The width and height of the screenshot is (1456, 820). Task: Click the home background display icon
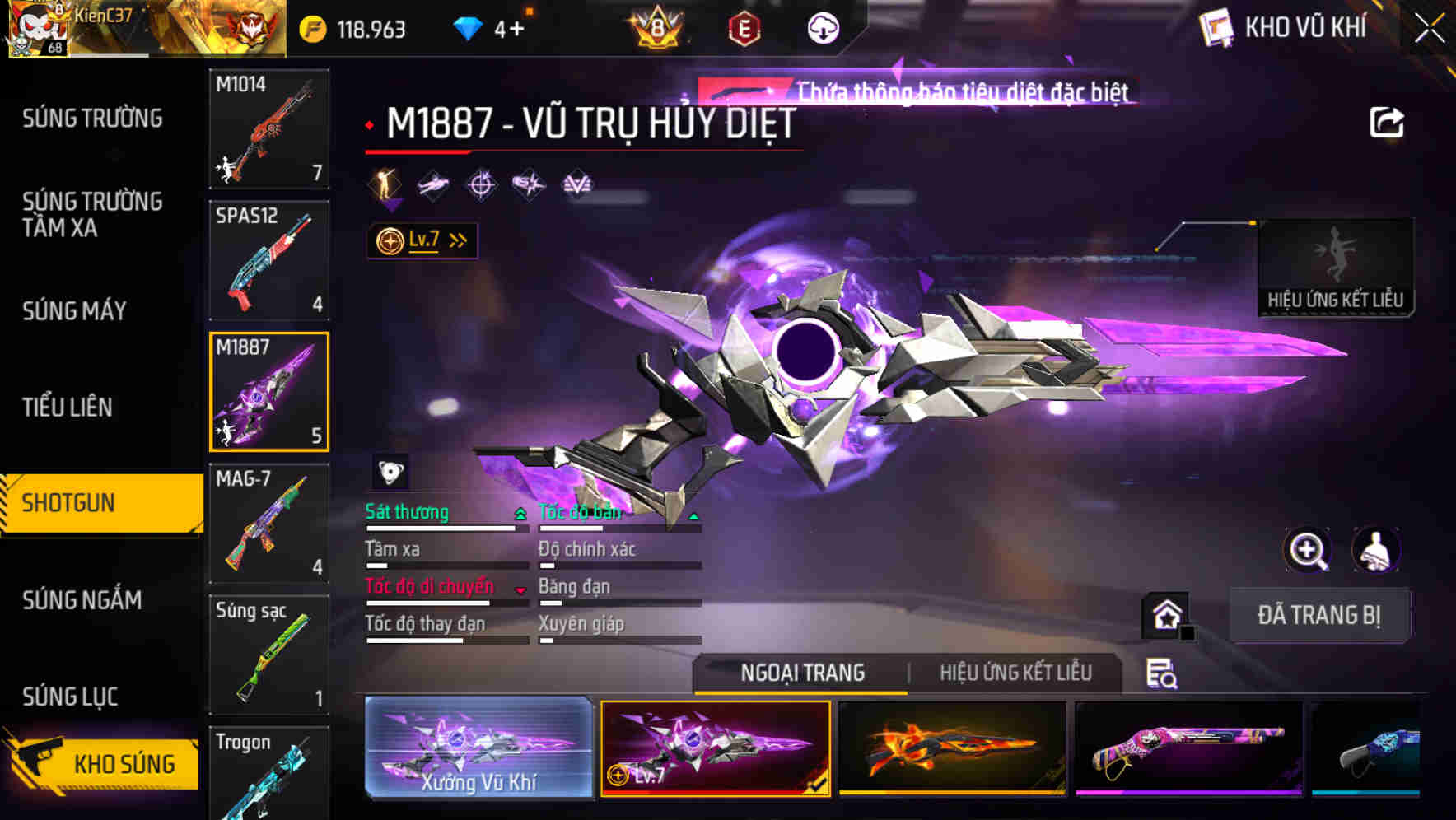(1165, 613)
